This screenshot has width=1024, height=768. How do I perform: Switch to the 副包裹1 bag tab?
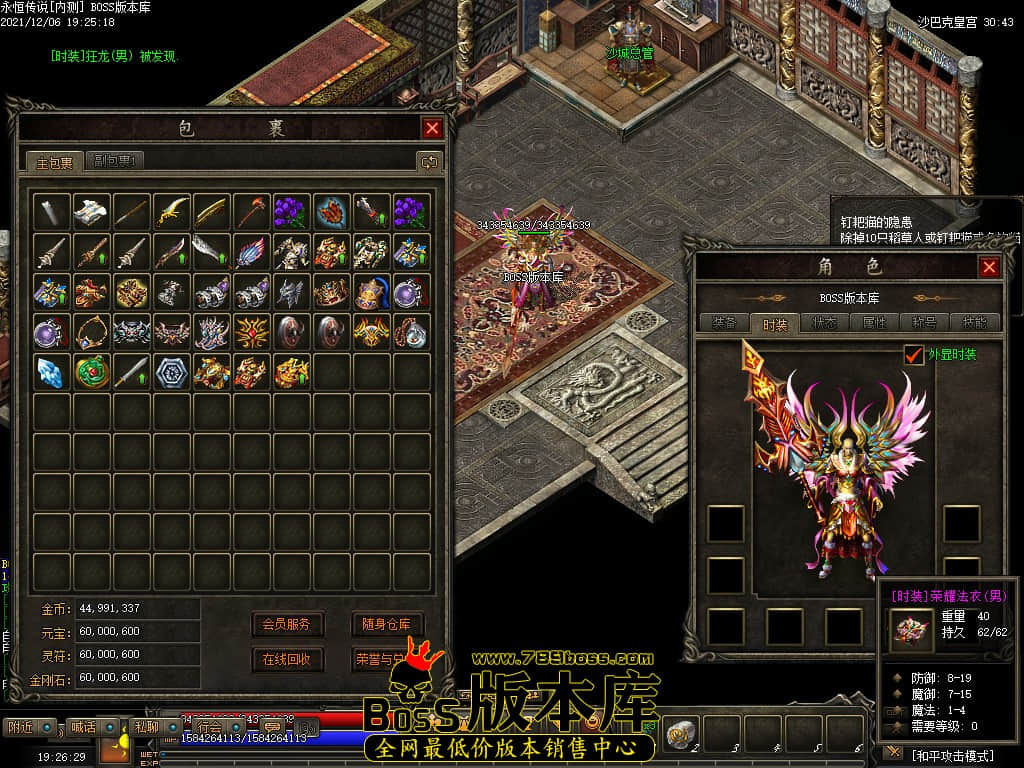(x=116, y=161)
